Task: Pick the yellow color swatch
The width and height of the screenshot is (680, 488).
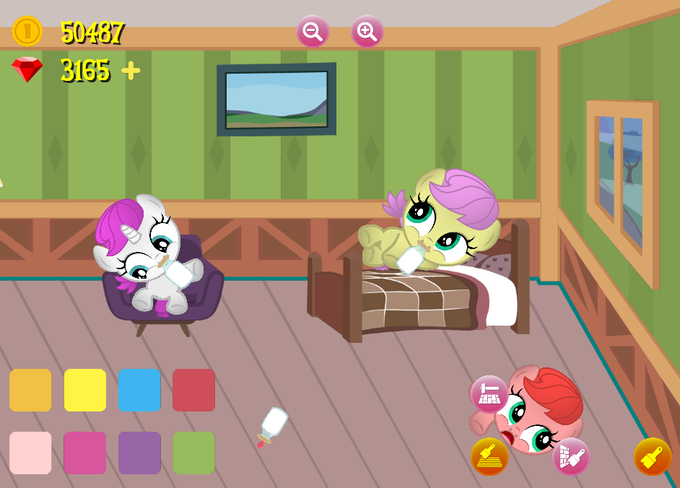Action: pos(85,390)
